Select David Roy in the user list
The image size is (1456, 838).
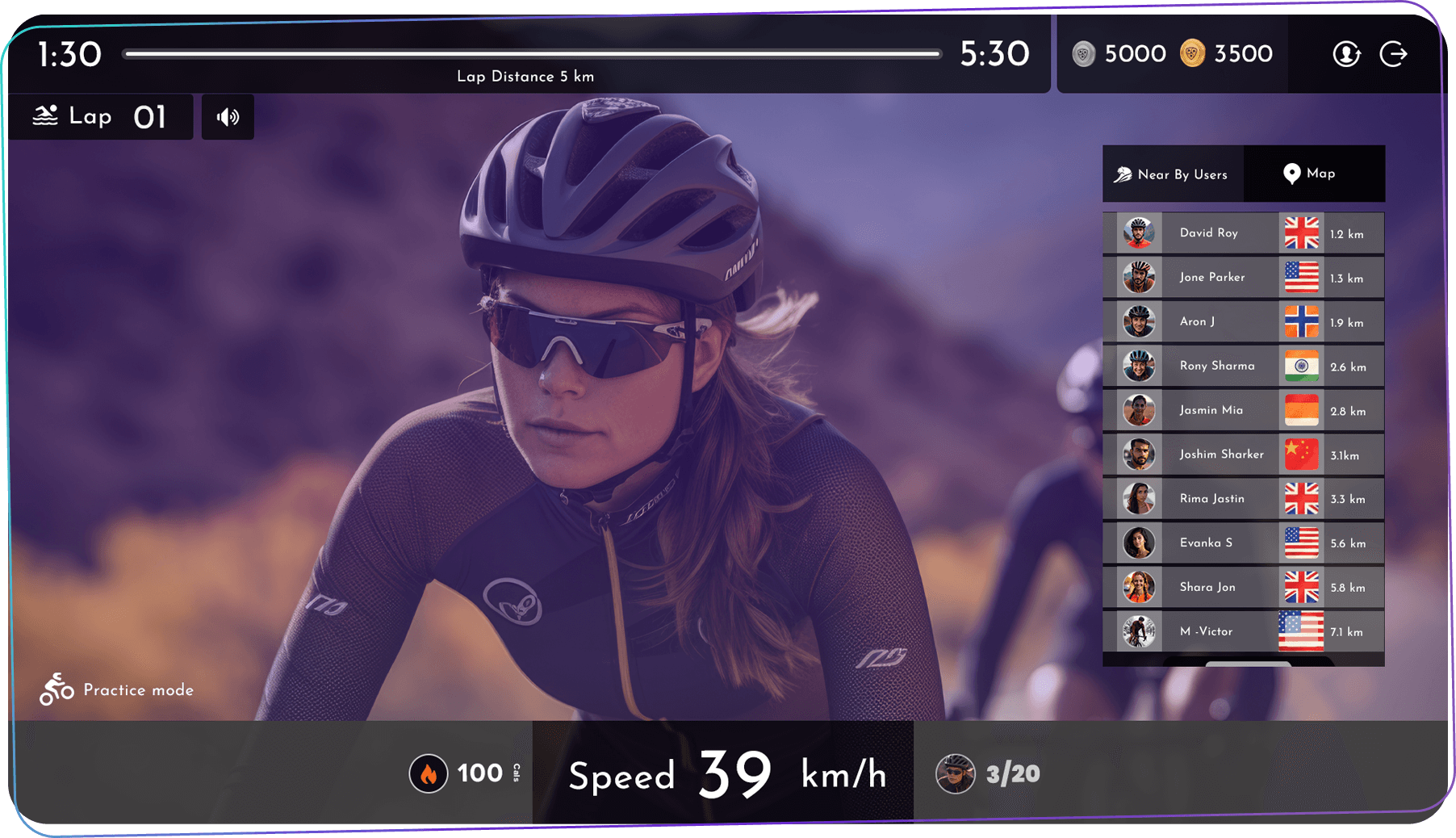pos(1243,233)
